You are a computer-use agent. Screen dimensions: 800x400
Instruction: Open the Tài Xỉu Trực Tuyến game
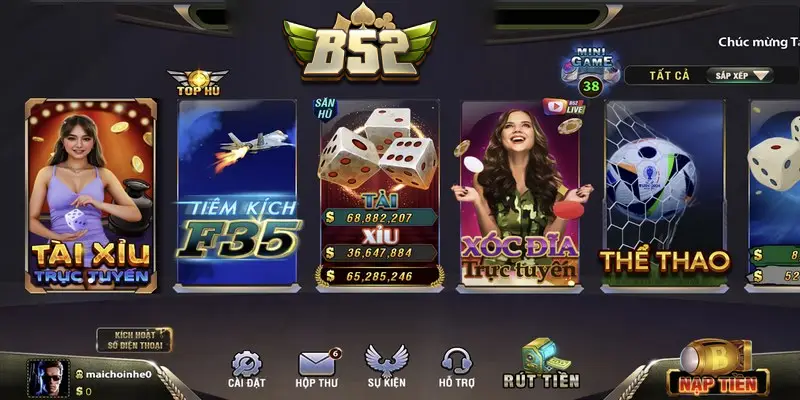click(x=91, y=194)
